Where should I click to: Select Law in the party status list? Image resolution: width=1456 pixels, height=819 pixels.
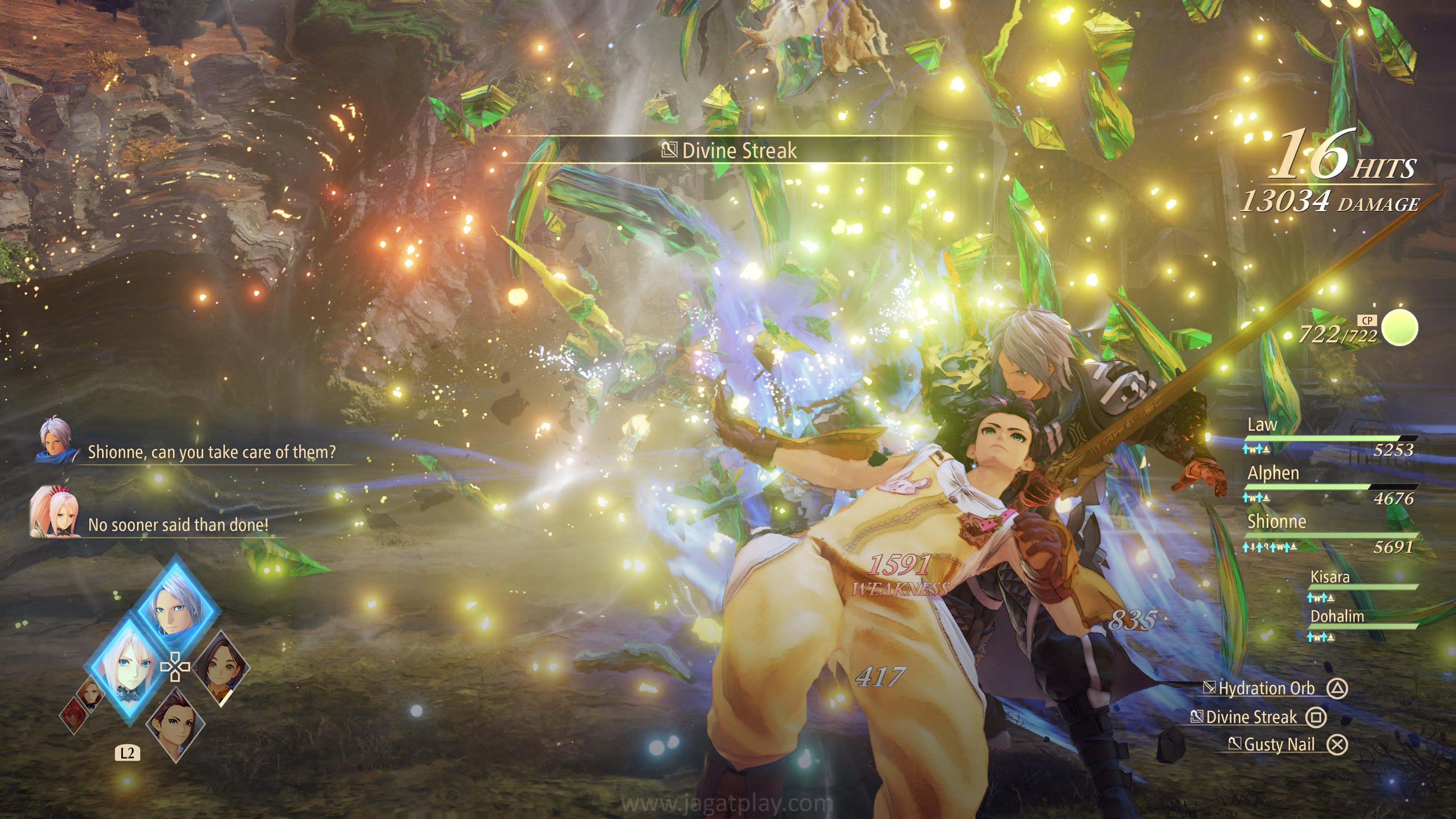[x=1262, y=425]
